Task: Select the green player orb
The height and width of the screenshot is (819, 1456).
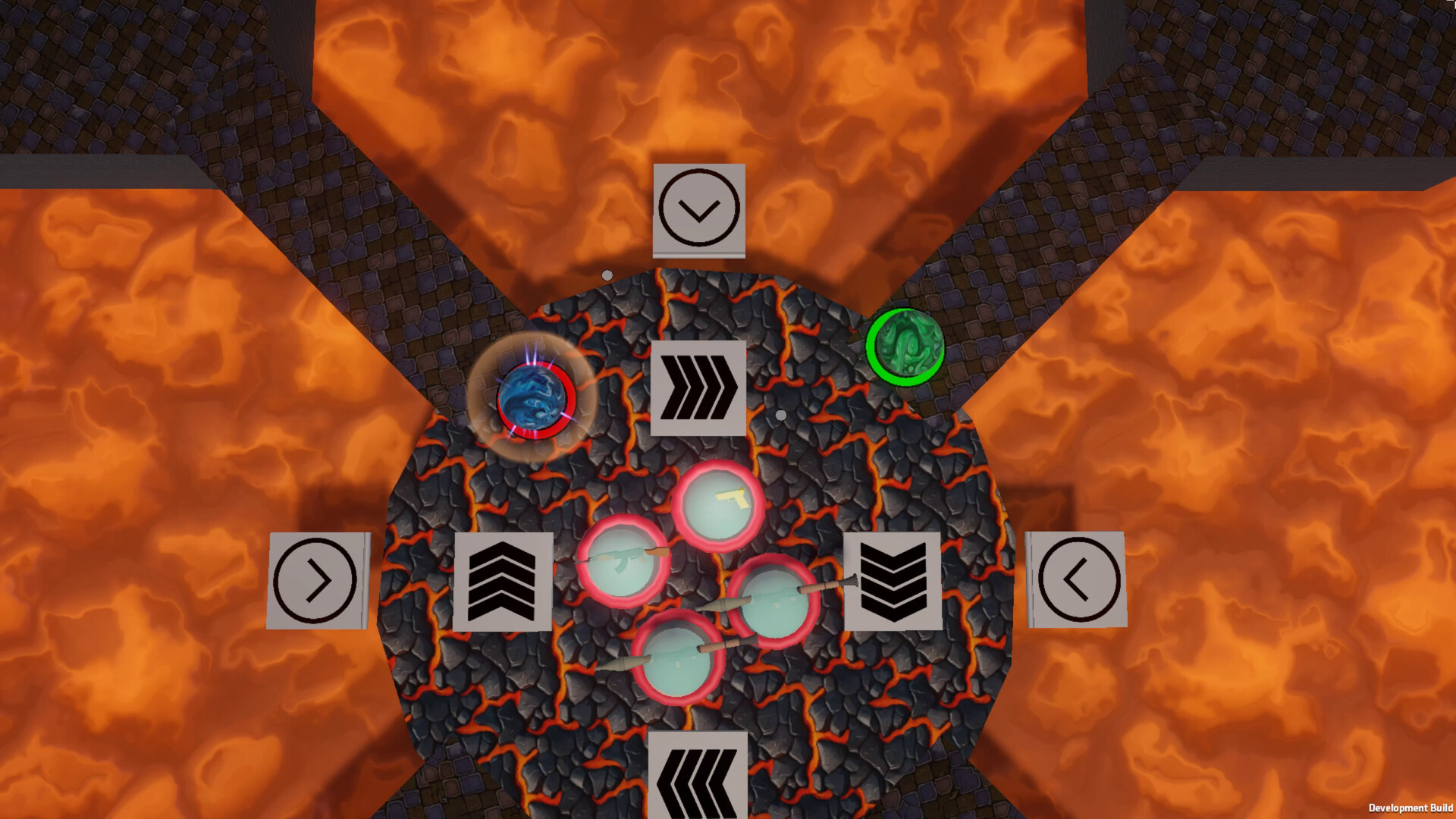Action: tap(905, 348)
